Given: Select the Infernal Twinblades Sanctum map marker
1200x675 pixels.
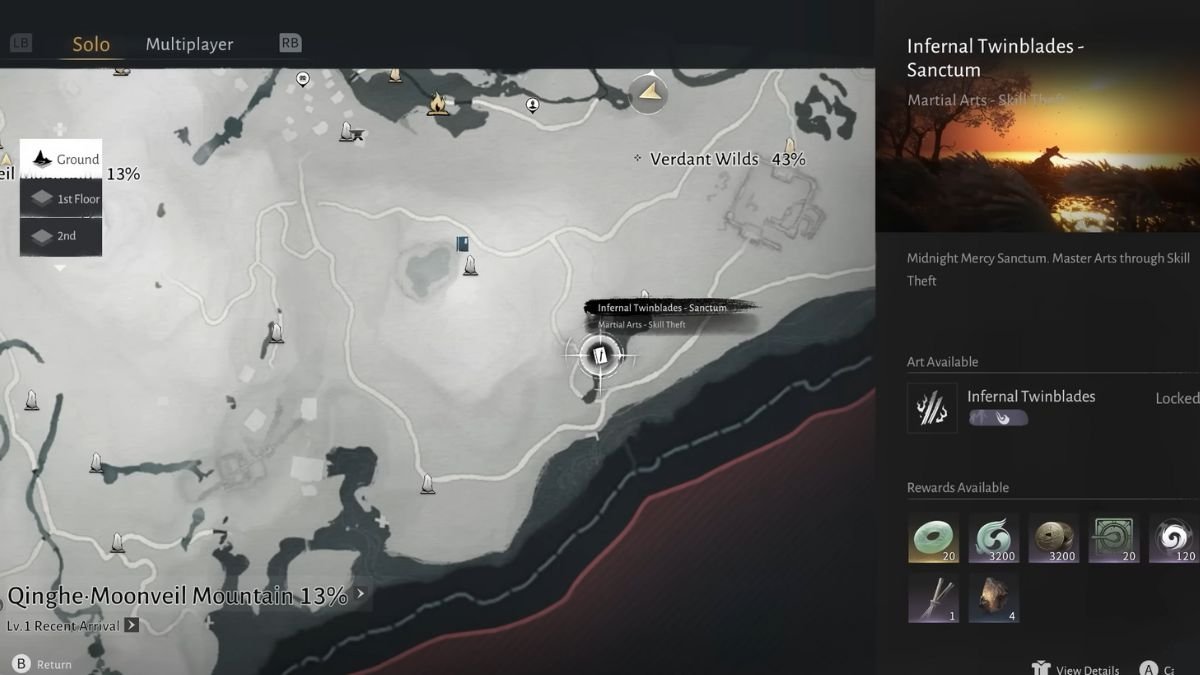Looking at the screenshot, I should click(600, 355).
